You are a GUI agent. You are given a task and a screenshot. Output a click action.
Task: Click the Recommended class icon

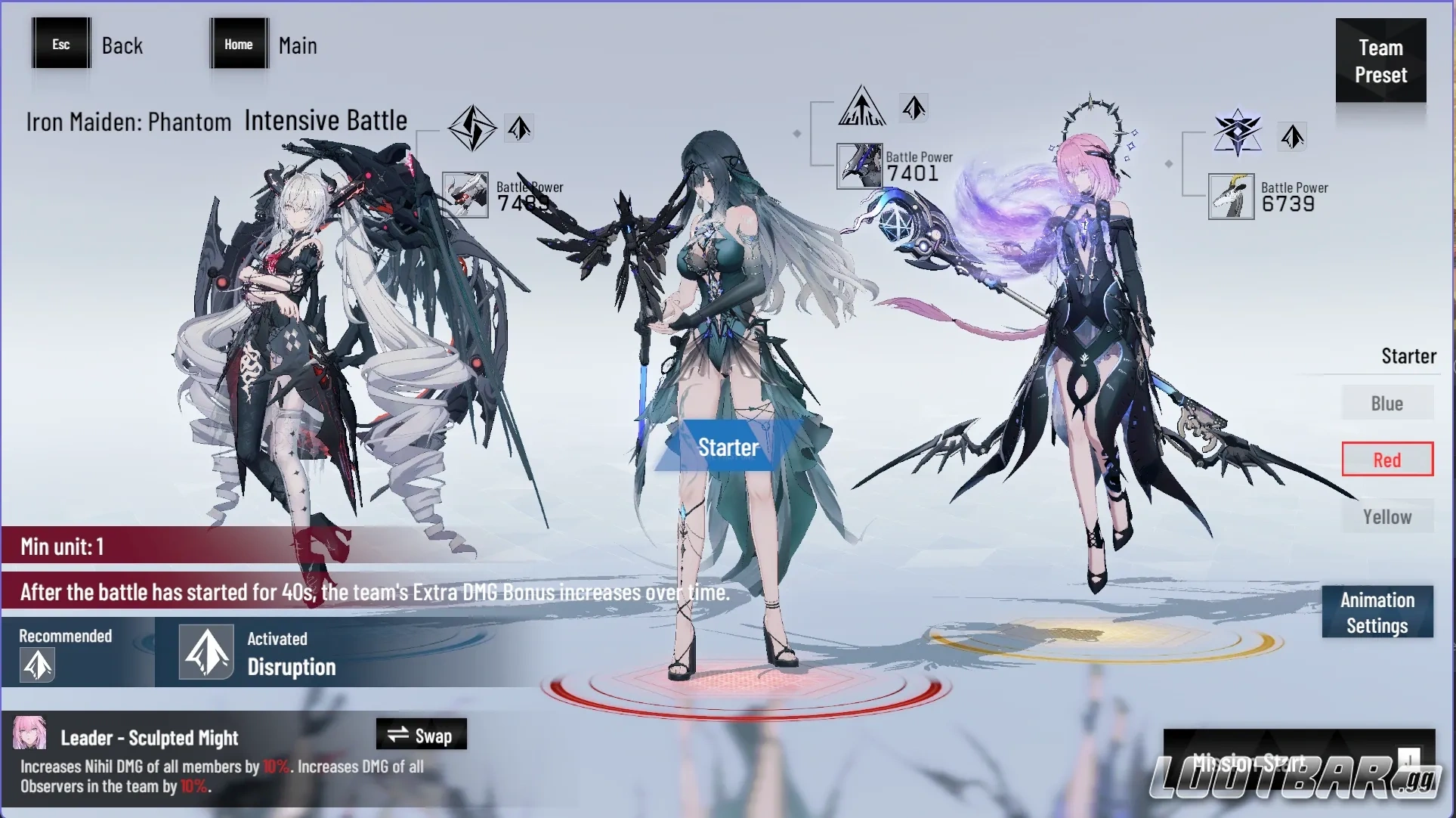click(37, 666)
